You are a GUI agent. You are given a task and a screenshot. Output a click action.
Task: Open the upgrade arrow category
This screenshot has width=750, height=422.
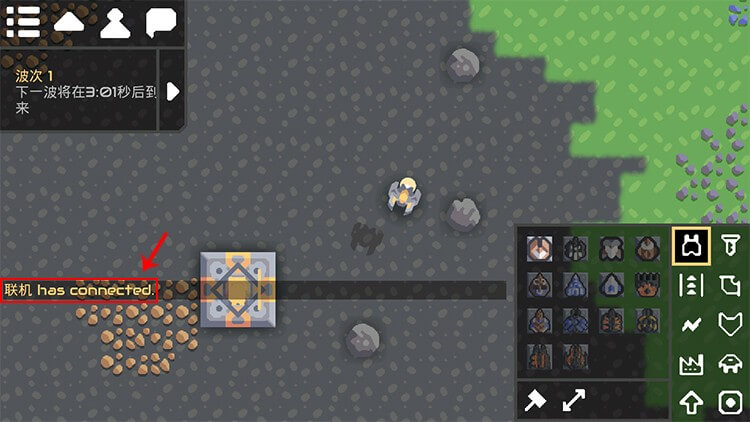[691, 403]
